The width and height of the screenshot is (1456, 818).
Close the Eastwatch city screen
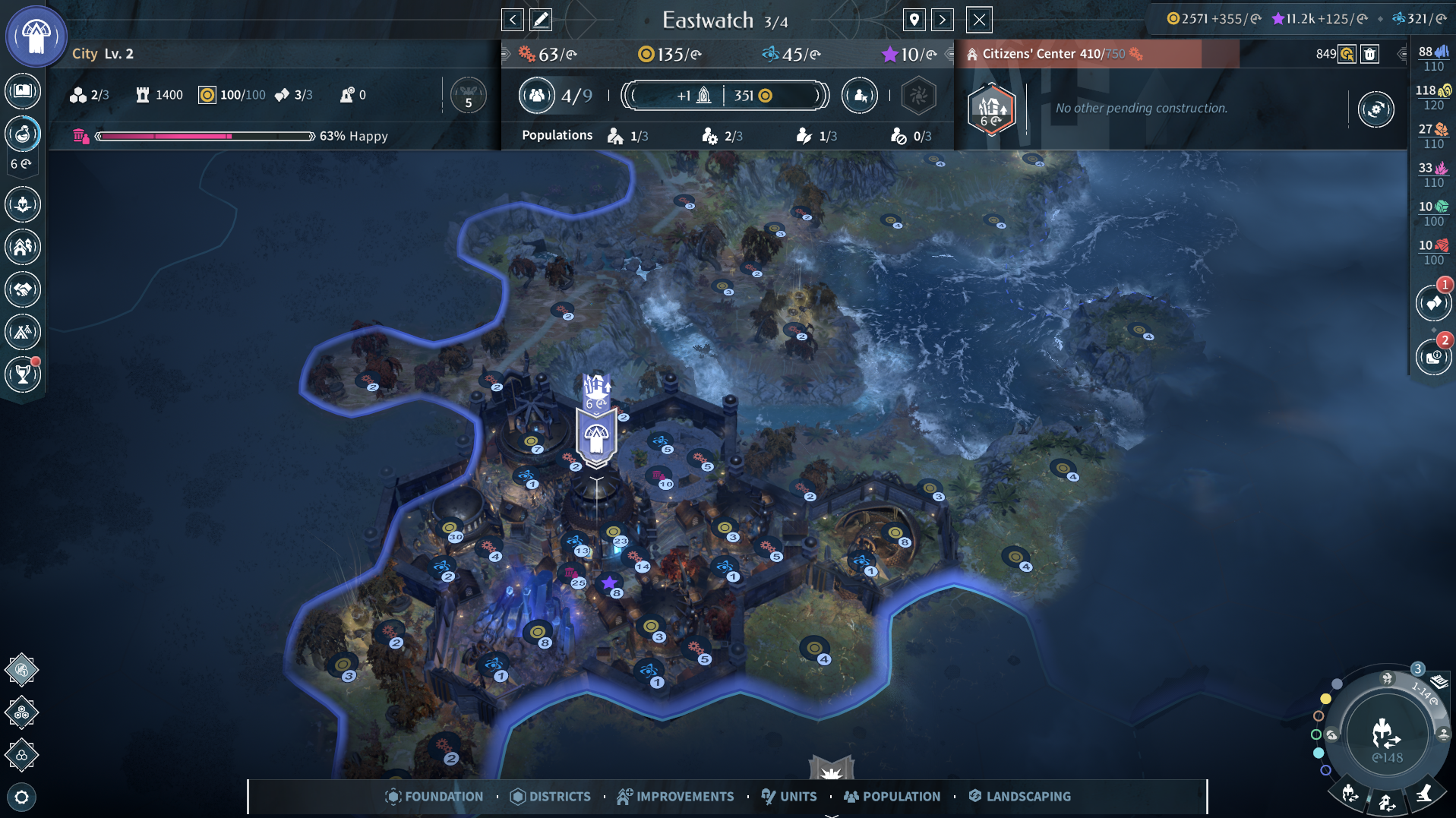[x=979, y=20]
